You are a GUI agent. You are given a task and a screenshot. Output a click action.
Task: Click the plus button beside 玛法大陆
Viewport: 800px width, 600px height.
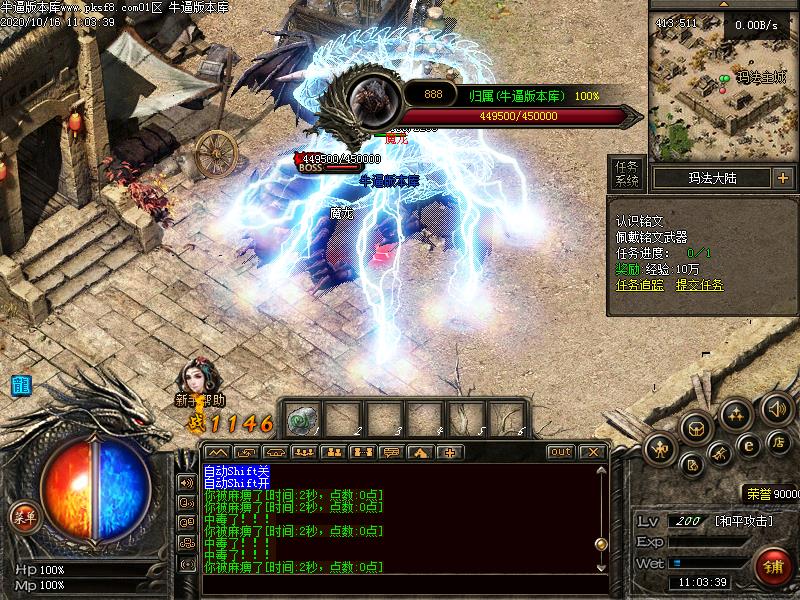[782, 178]
